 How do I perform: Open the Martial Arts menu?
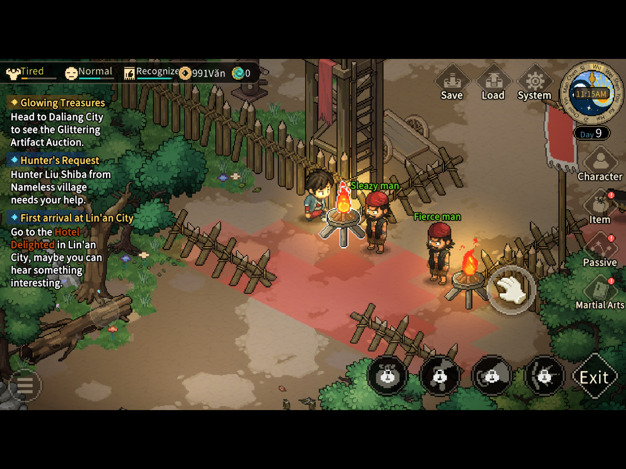tap(599, 292)
